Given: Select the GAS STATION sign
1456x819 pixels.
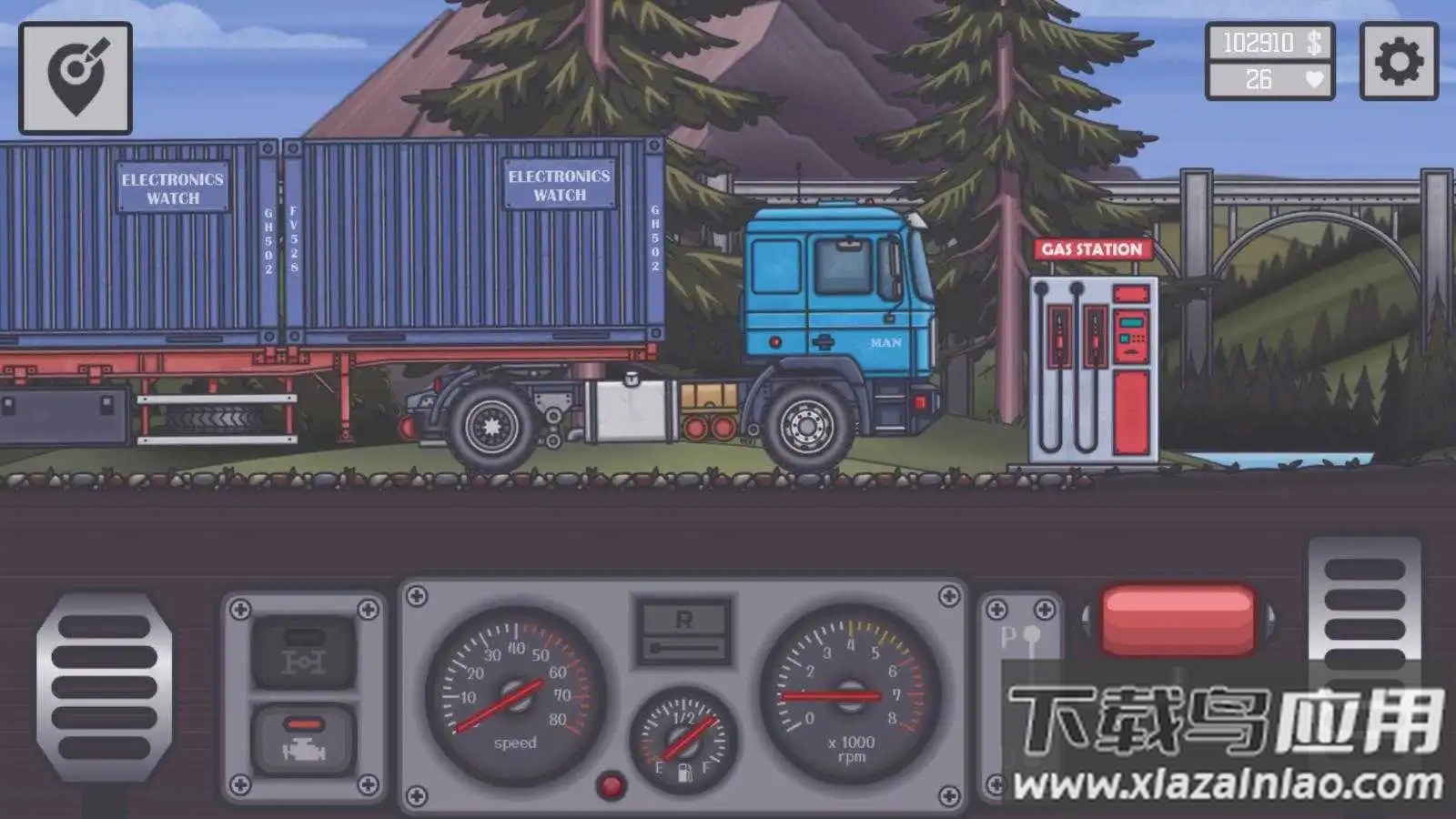Looking at the screenshot, I should coord(1090,248).
